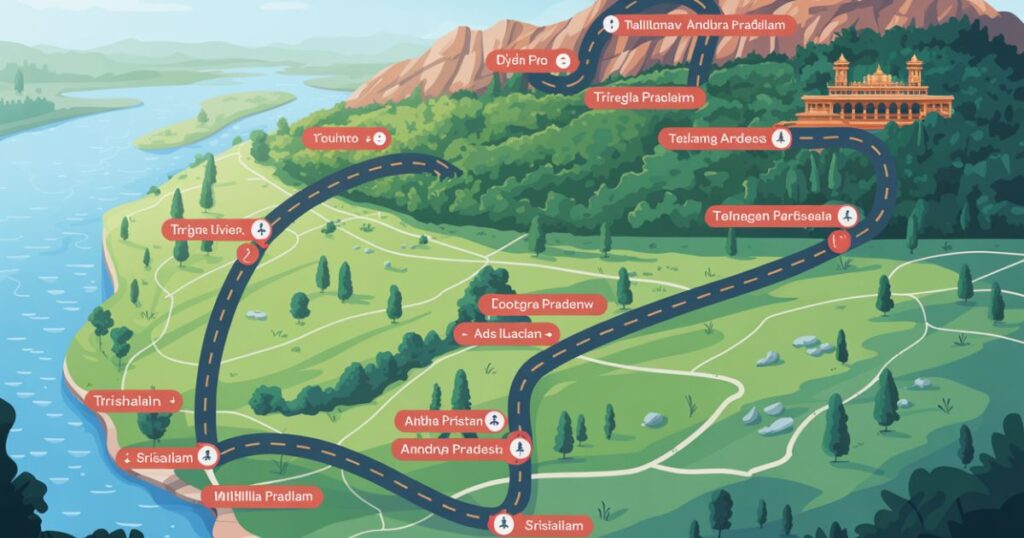Select the Antha Pristan marker
The height and width of the screenshot is (538, 1024).
point(450,420)
